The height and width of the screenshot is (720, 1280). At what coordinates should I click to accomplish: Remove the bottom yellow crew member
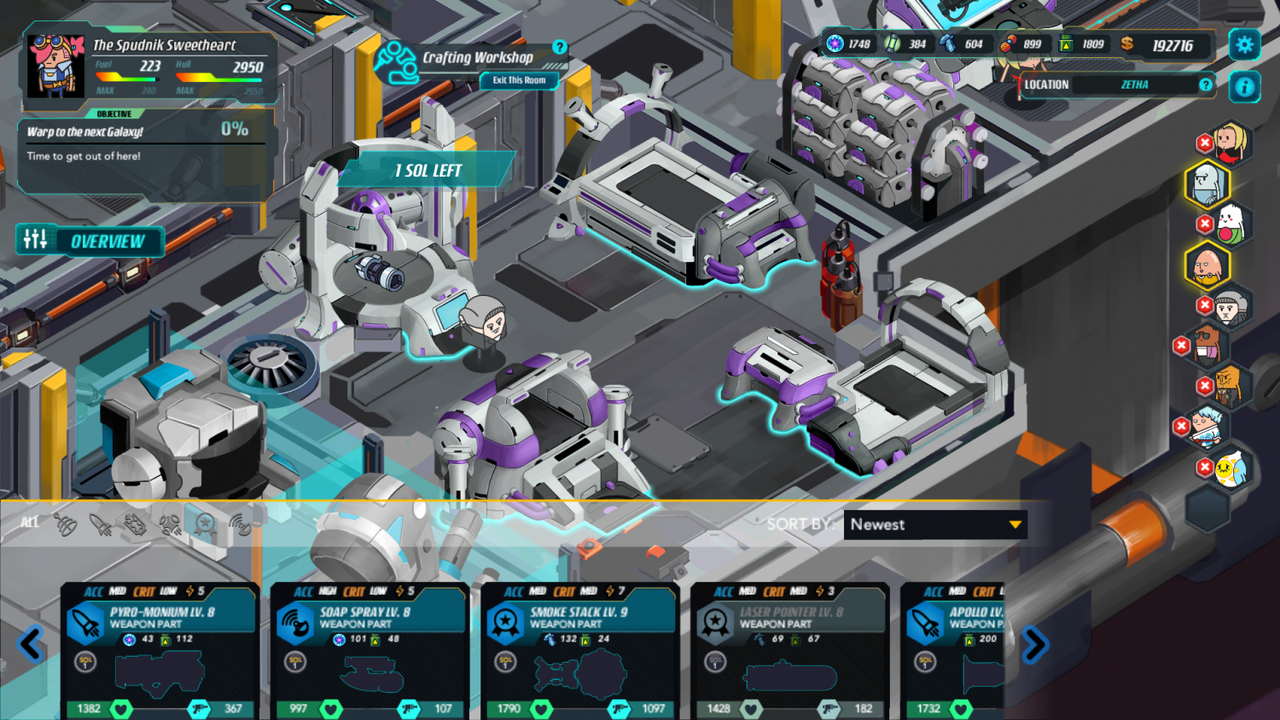point(1204,466)
